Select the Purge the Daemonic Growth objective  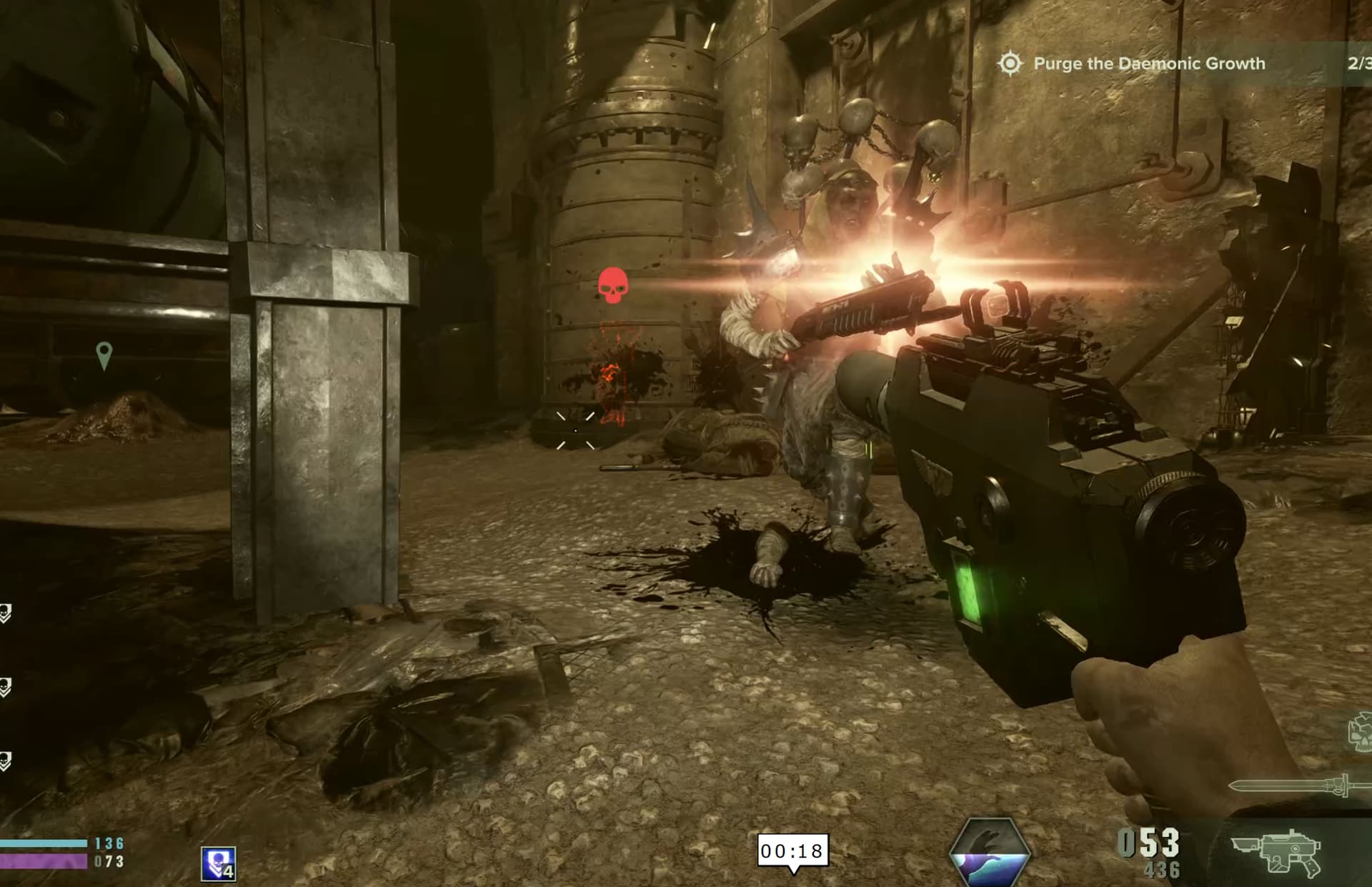pos(1149,64)
